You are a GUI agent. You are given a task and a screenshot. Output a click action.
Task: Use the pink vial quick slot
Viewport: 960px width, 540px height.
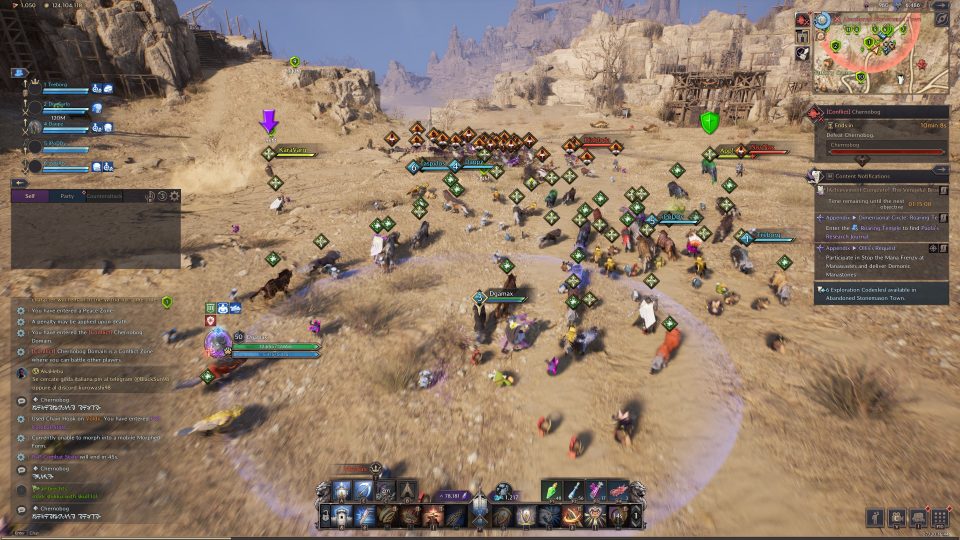click(596, 489)
